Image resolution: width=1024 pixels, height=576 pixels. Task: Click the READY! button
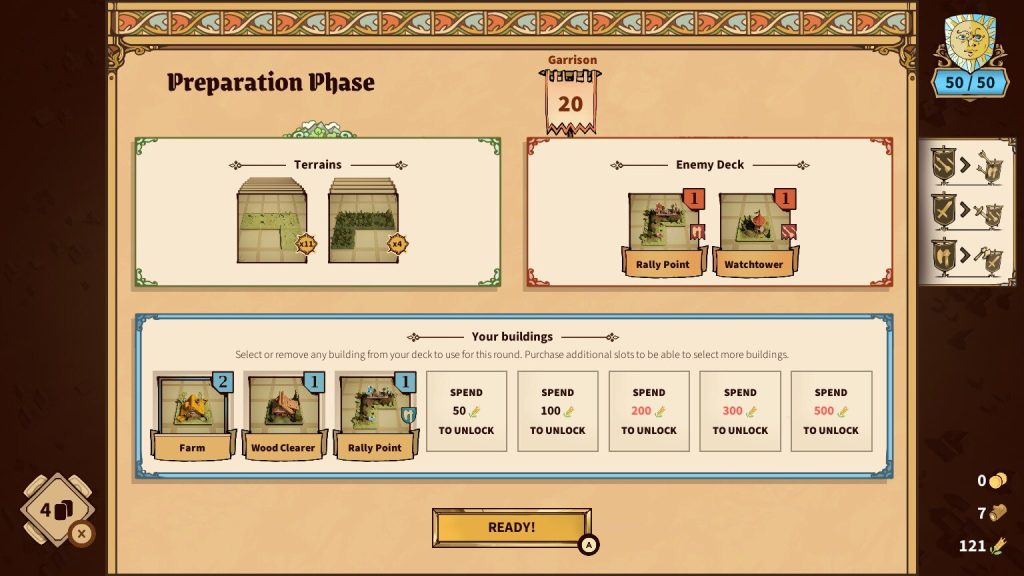(511, 527)
